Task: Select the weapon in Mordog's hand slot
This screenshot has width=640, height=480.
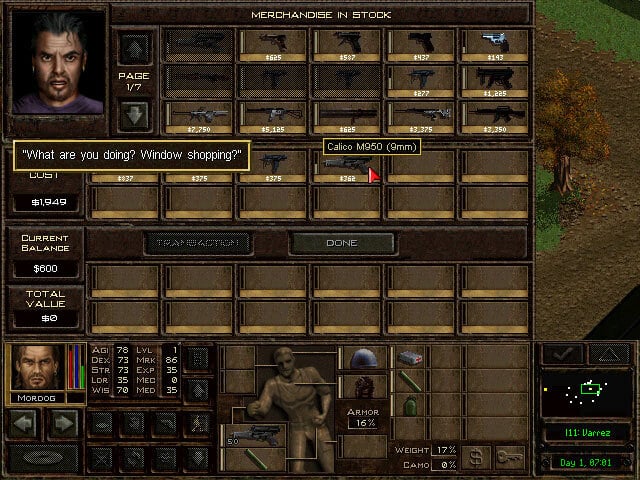Action: [252, 433]
